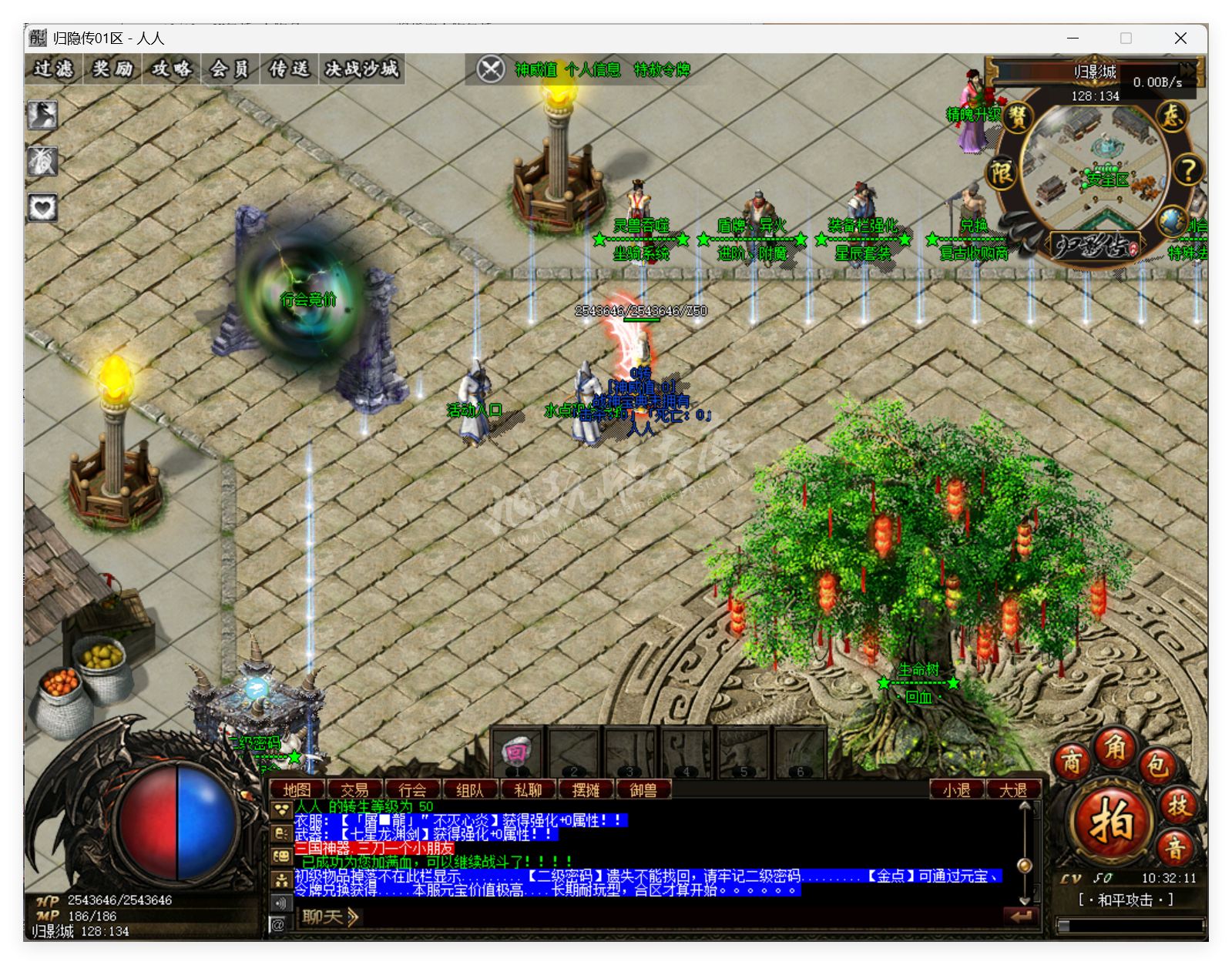Viewport: 1232px width, 965px height.
Task: Expand the minimap with the double-arrow button
Action: point(1187,70)
